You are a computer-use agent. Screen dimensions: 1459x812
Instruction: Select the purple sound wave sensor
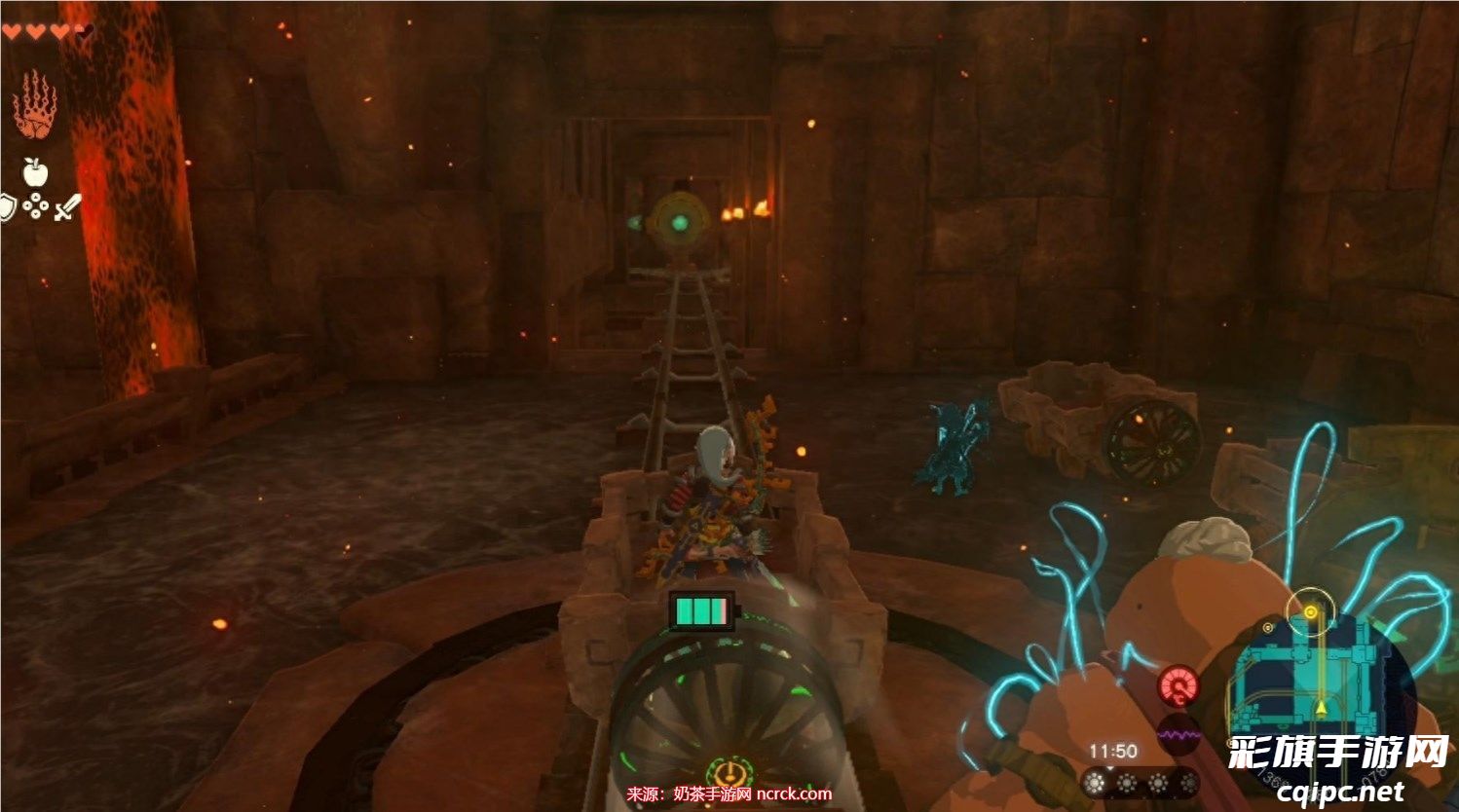pos(1178,734)
